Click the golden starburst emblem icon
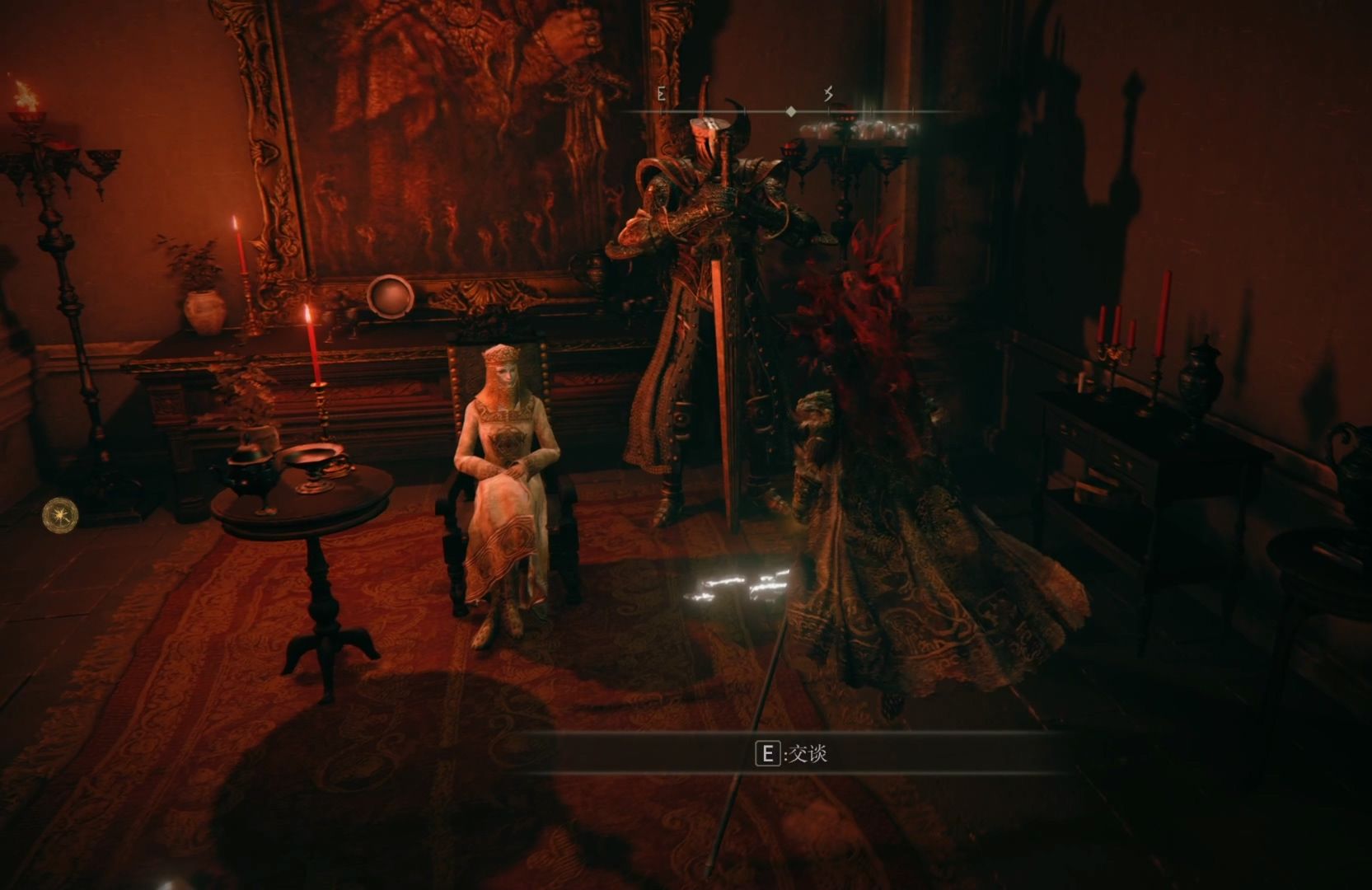1372x890 pixels. click(x=60, y=514)
